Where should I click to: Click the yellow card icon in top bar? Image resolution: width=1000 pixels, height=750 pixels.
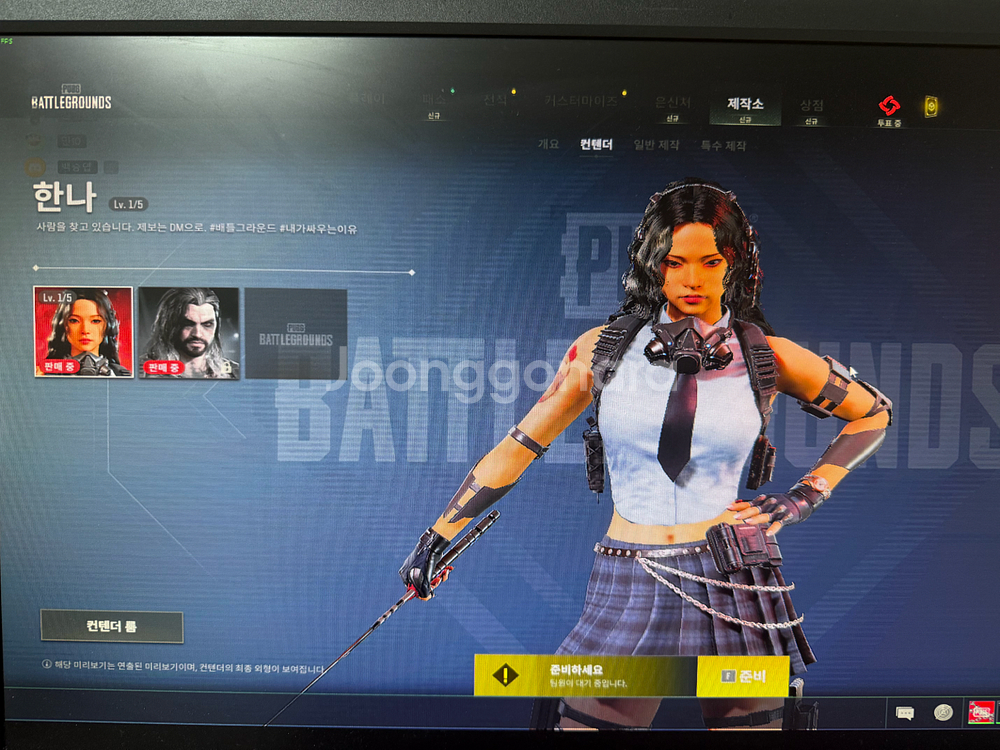(931, 106)
